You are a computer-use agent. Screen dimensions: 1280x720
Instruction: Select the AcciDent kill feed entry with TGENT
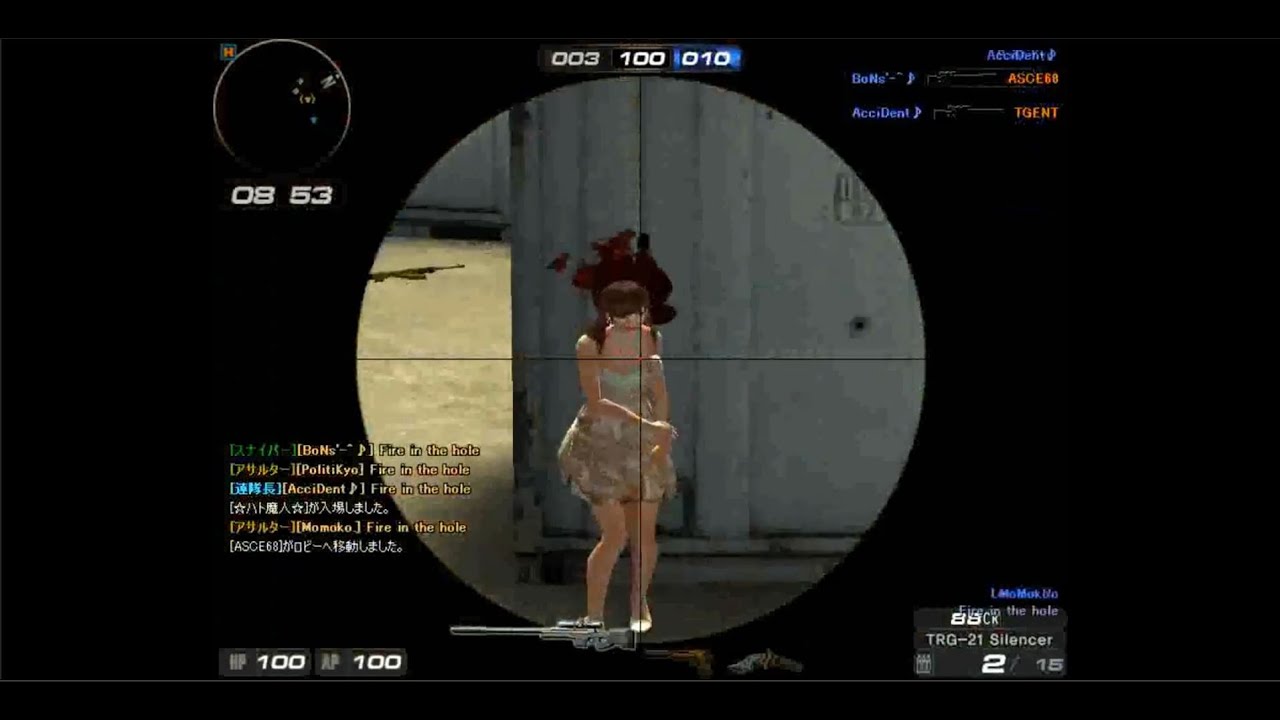coord(954,113)
